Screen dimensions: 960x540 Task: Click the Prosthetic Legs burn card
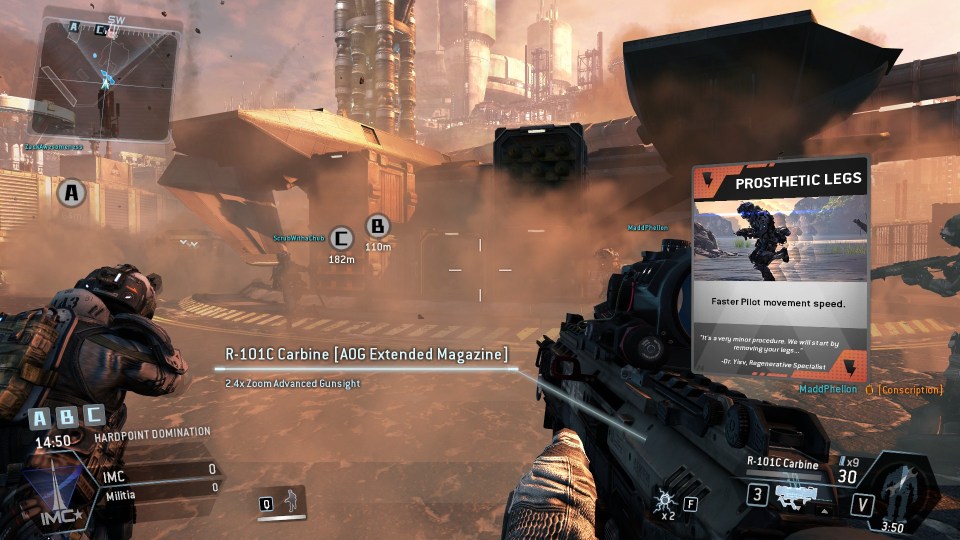[780, 267]
